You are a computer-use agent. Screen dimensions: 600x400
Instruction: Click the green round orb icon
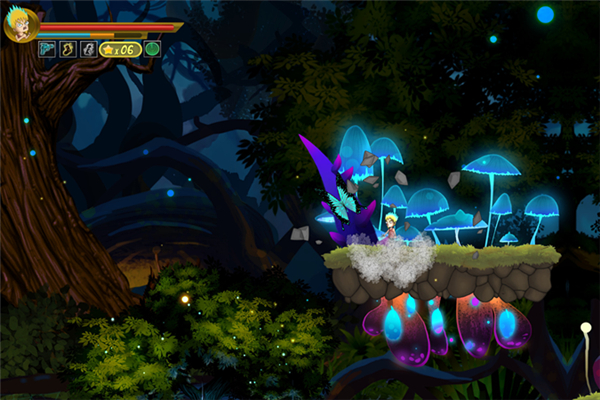(x=152, y=49)
